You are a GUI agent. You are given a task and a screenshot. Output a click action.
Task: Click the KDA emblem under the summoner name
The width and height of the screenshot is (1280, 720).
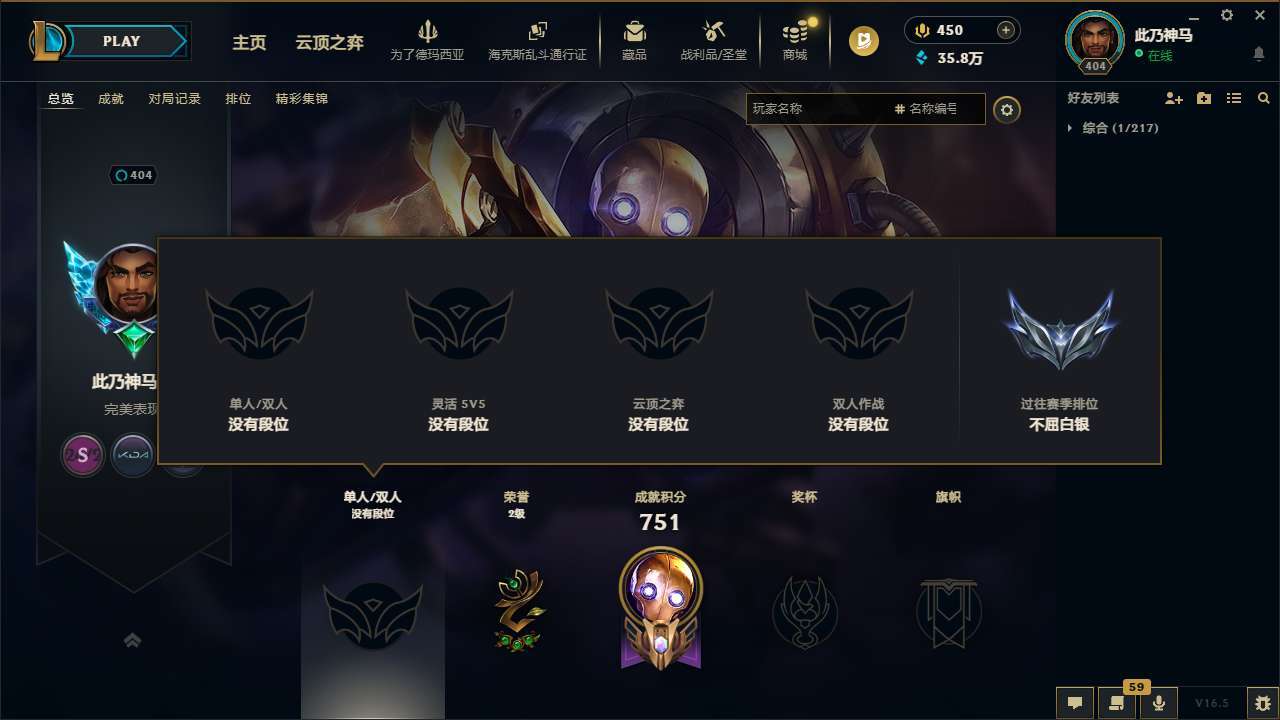(x=133, y=455)
